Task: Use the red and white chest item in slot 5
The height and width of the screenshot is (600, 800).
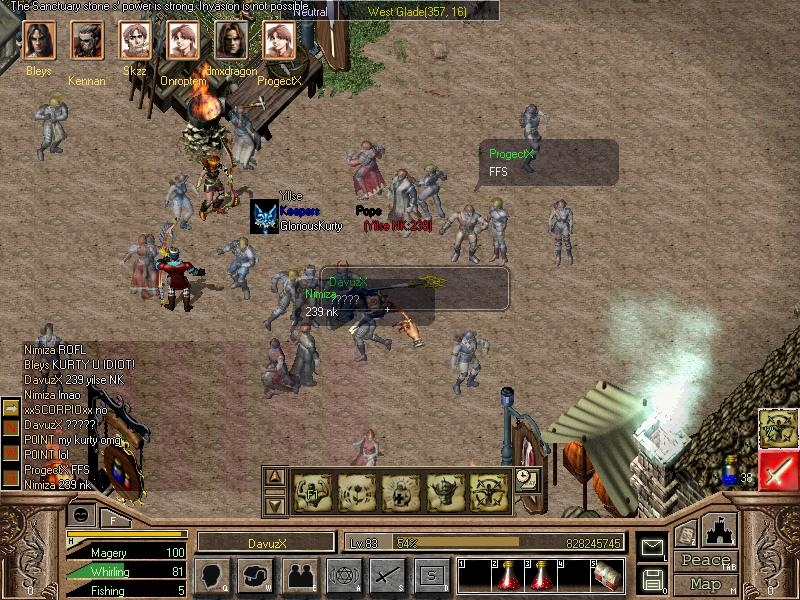Action: coord(607,575)
